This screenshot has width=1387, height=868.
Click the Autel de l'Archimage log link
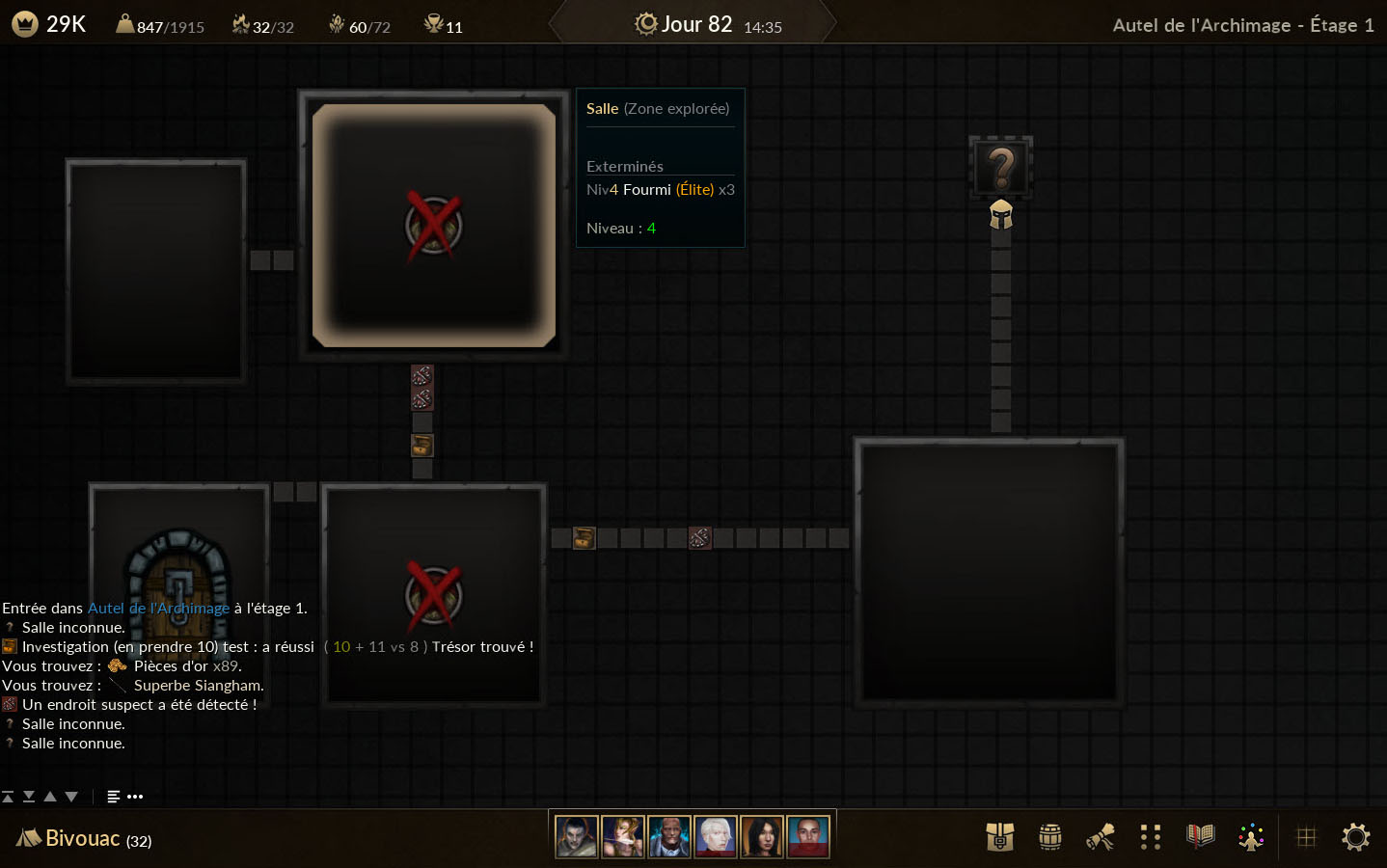tap(158, 609)
